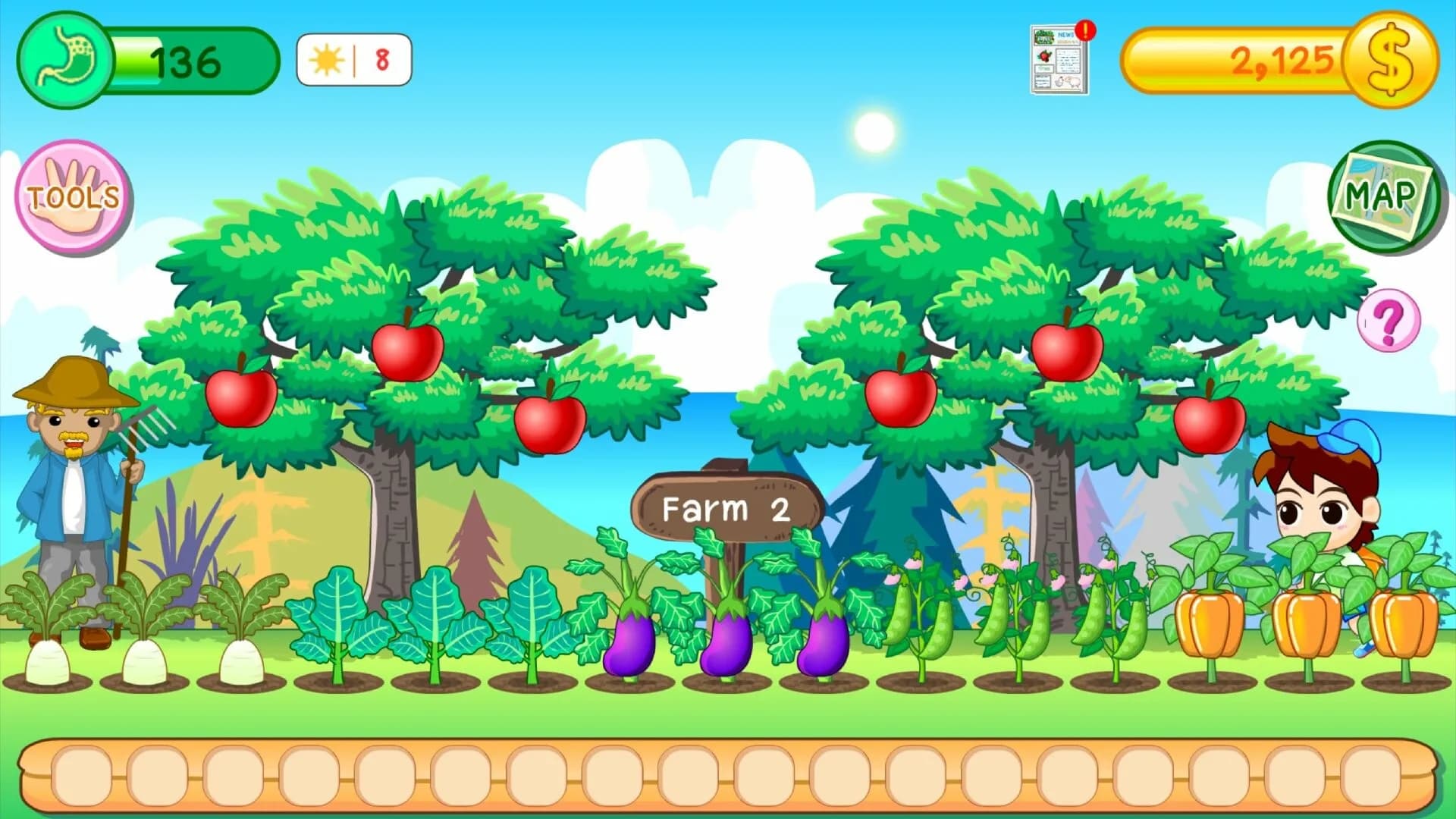Viewport: 1456px width, 819px height.
Task: Open the TOOLS menu
Action: click(x=72, y=197)
